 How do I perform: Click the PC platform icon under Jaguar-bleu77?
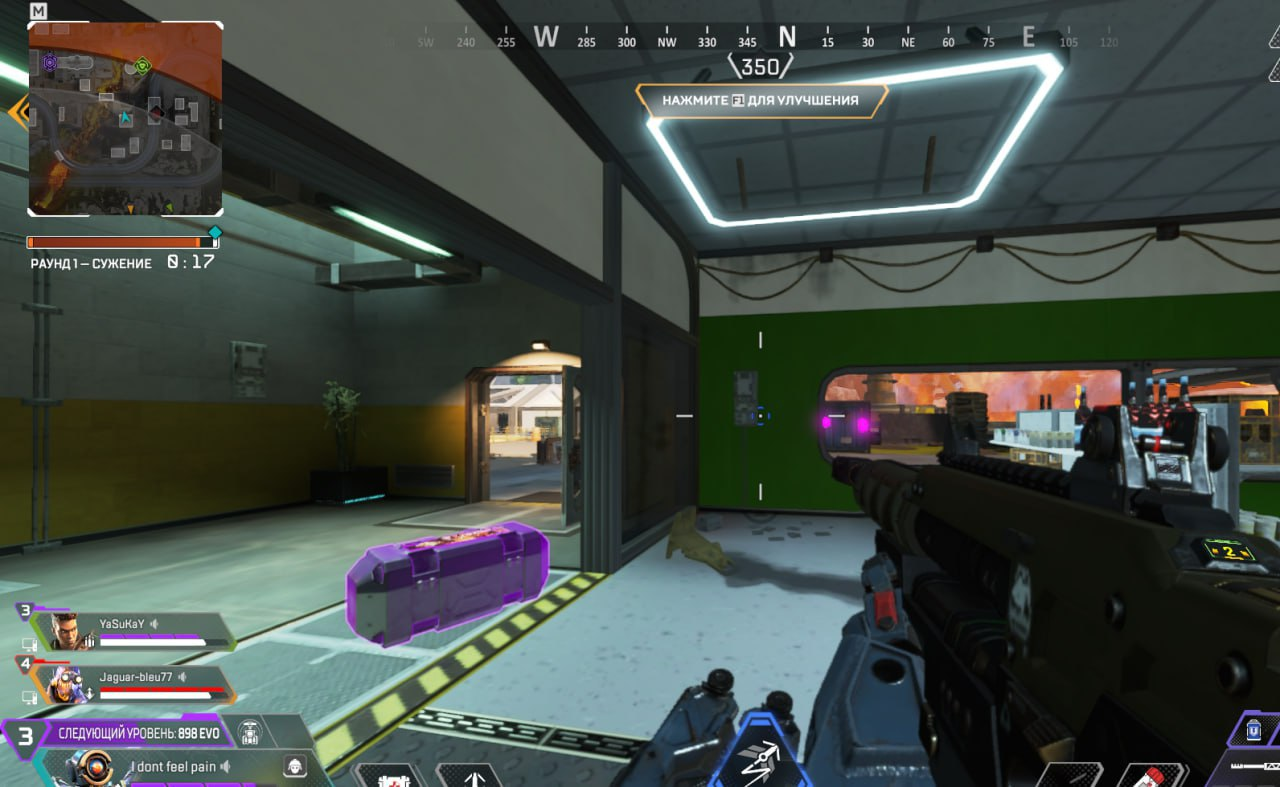click(x=30, y=697)
